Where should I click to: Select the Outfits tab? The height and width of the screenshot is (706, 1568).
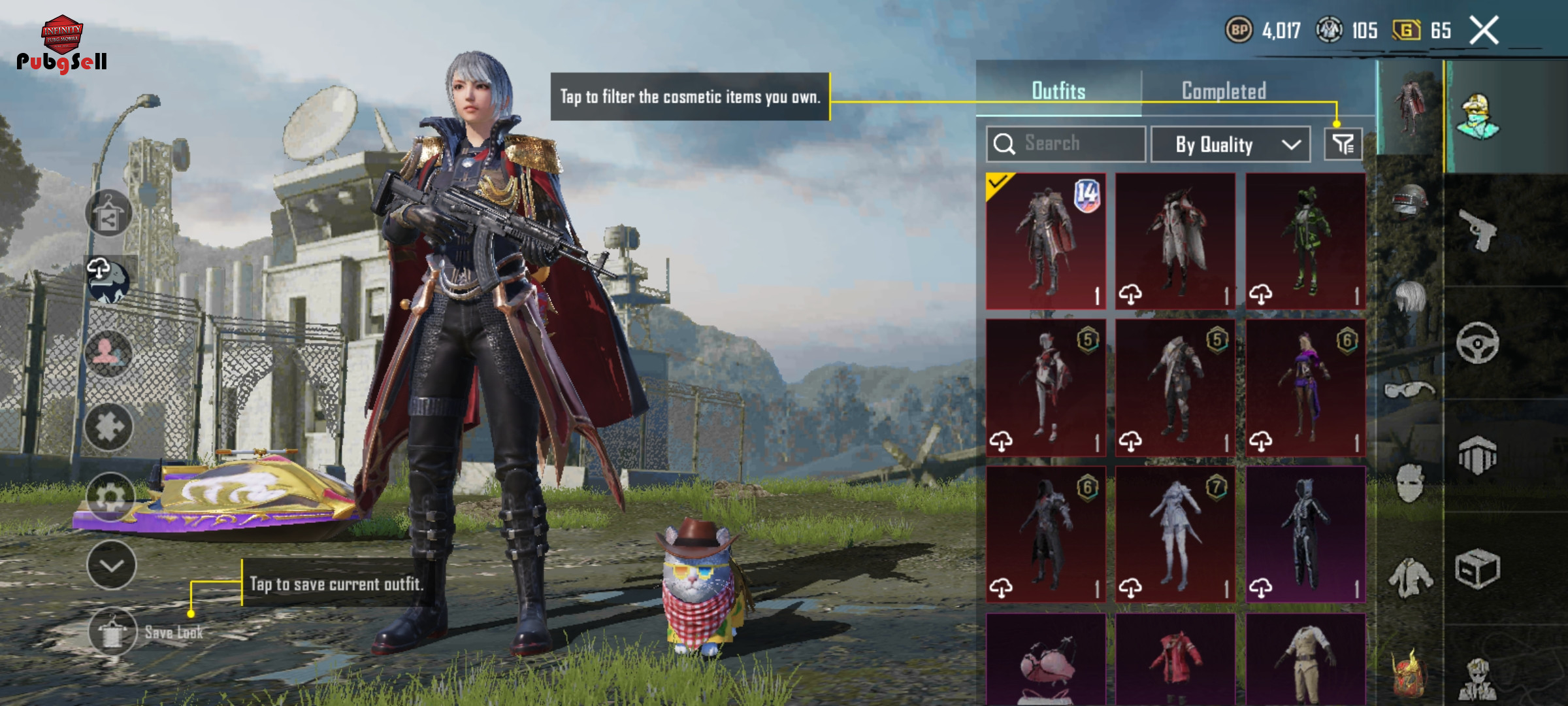(1058, 91)
